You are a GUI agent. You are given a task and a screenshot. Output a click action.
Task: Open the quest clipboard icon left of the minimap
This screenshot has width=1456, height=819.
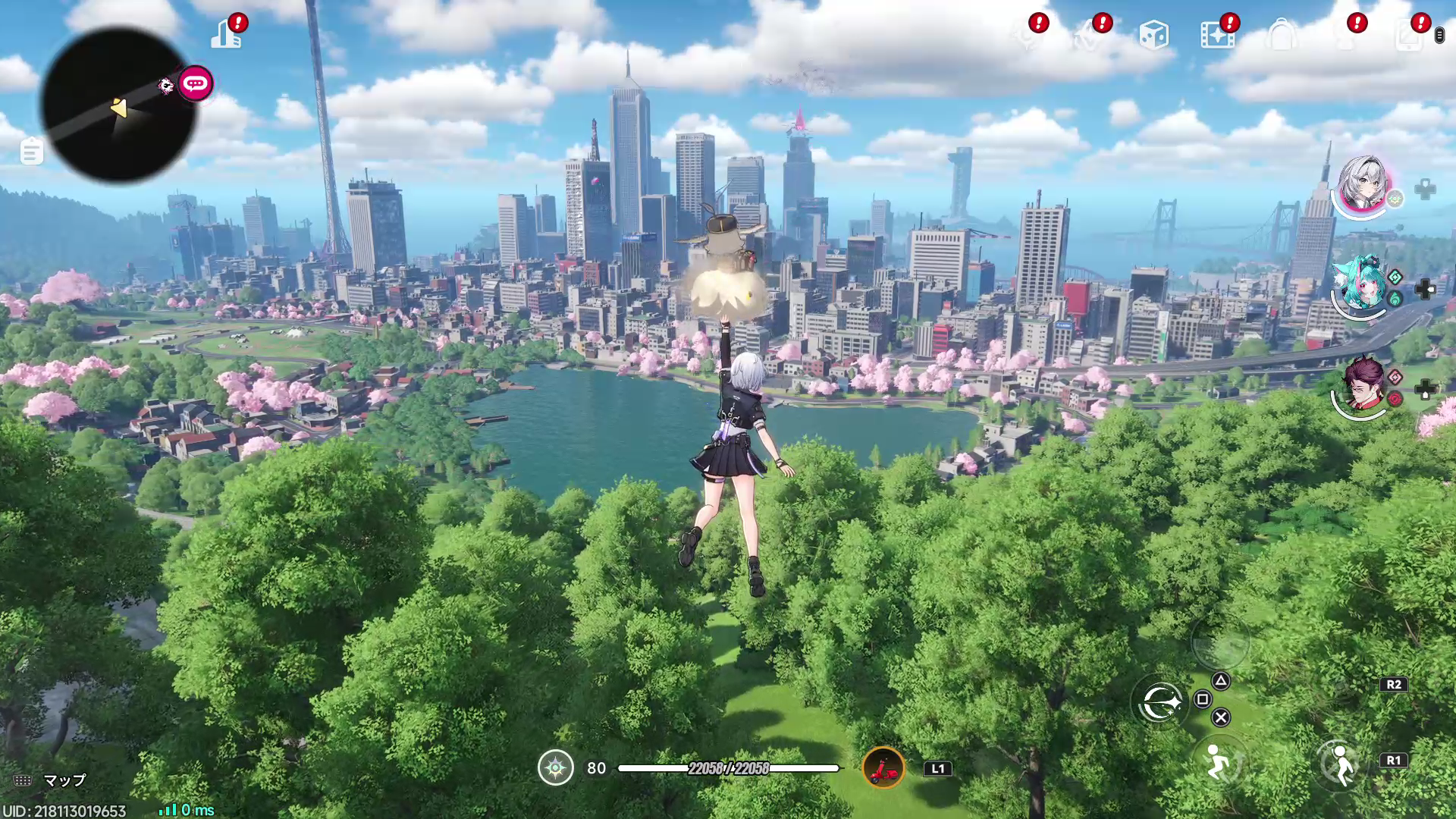31,151
